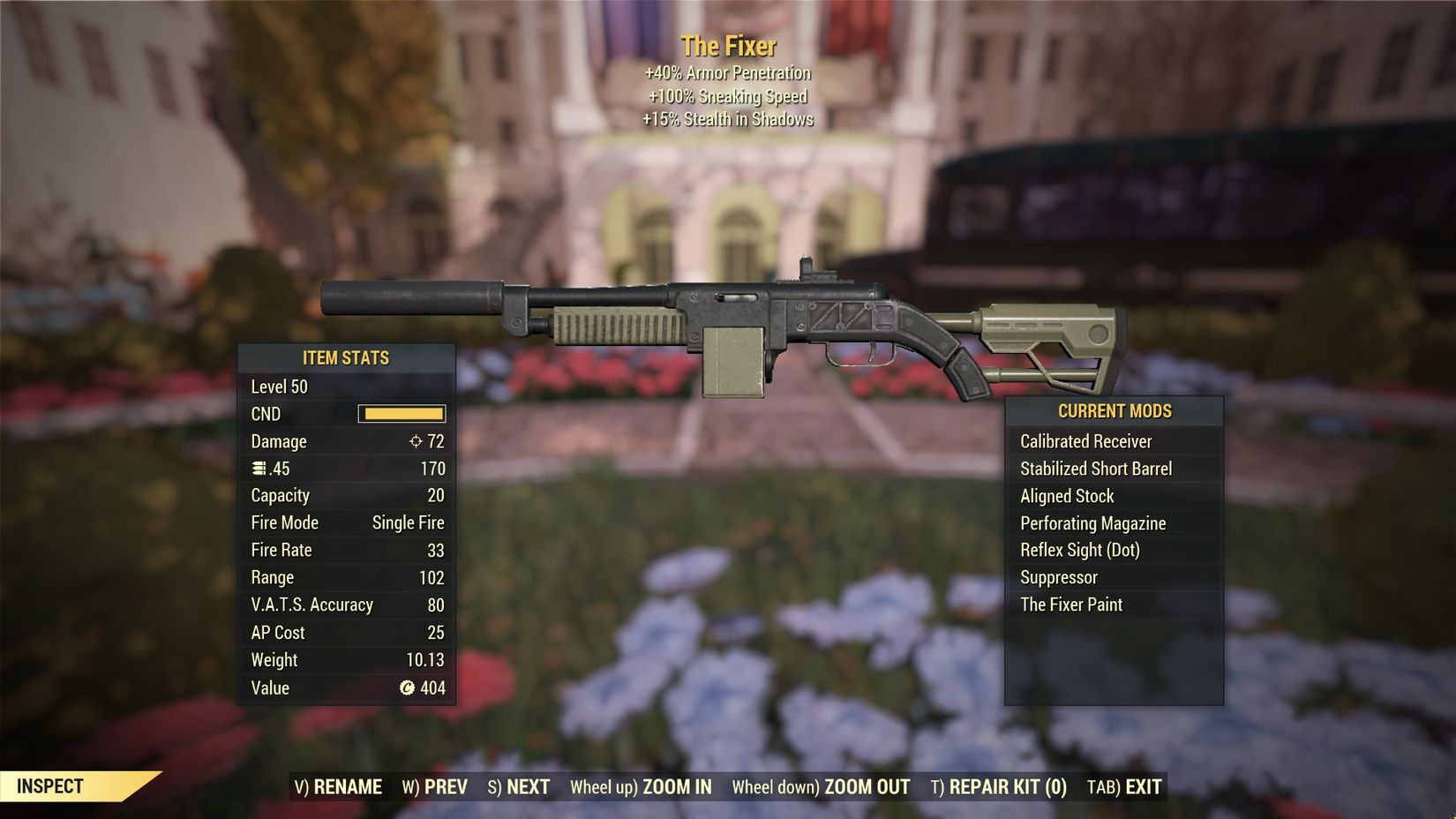Click RENAME to rename The Fixer

pyautogui.click(x=339, y=786)
